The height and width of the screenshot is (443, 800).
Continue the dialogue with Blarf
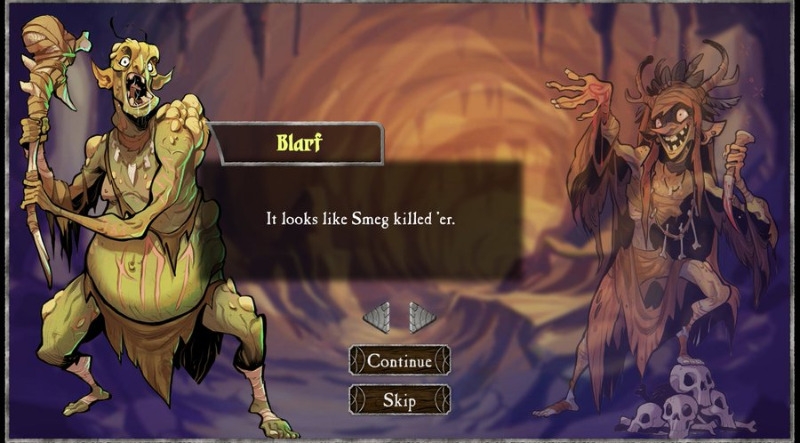(x=399, y=361)
